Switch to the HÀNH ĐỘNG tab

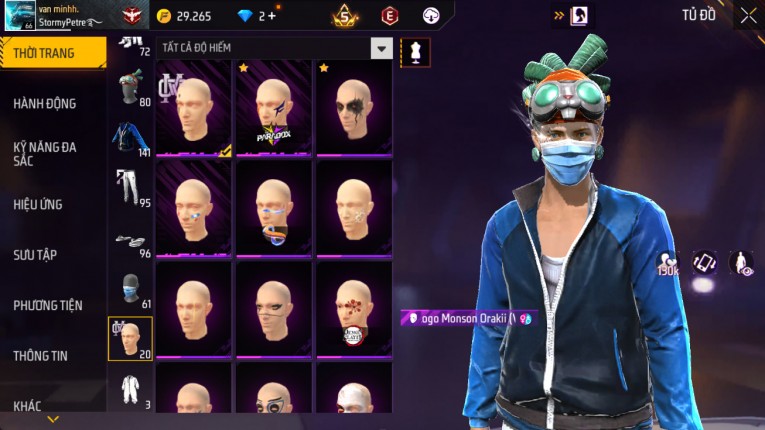pos(45,103)
